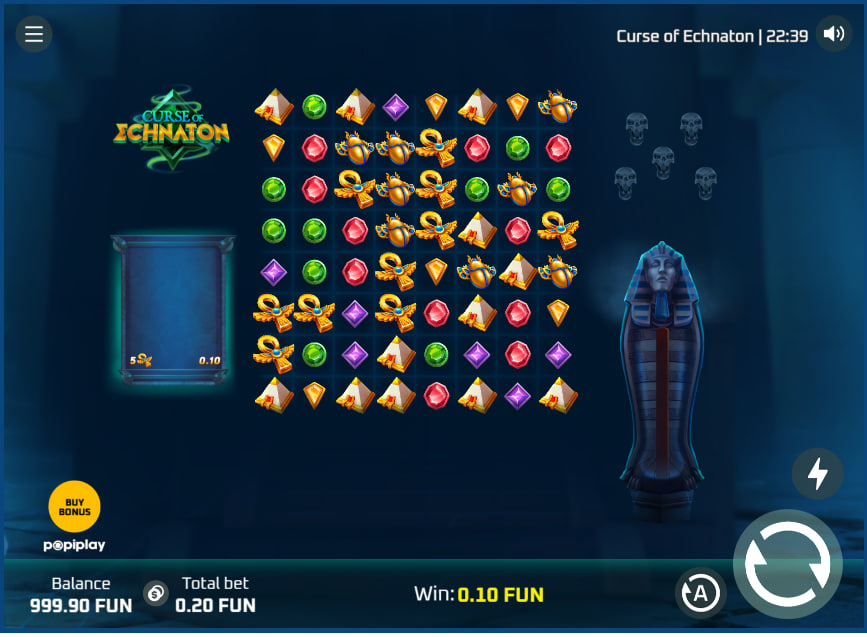Image resolution: width=867 pixels, height=637 pixels.
Task: Click the yellow Buy Bonus button
Action: (74, 506)
